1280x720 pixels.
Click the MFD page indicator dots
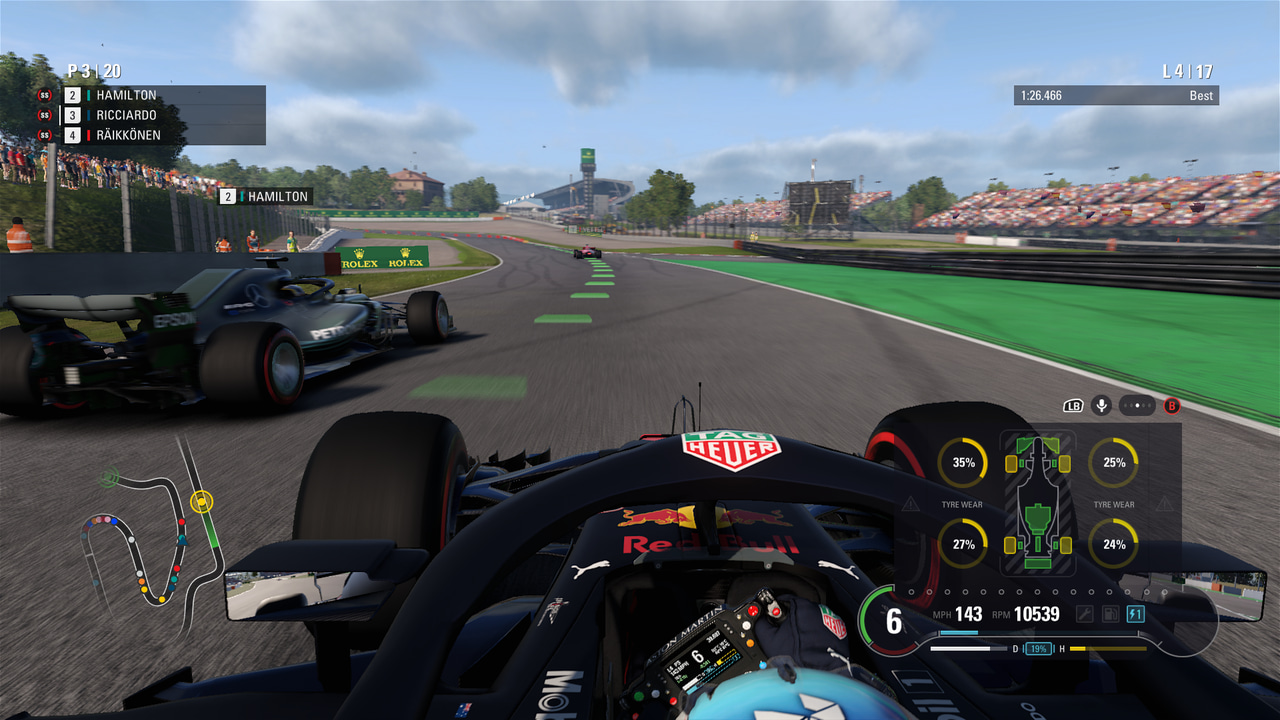[x=1137, y=405]
